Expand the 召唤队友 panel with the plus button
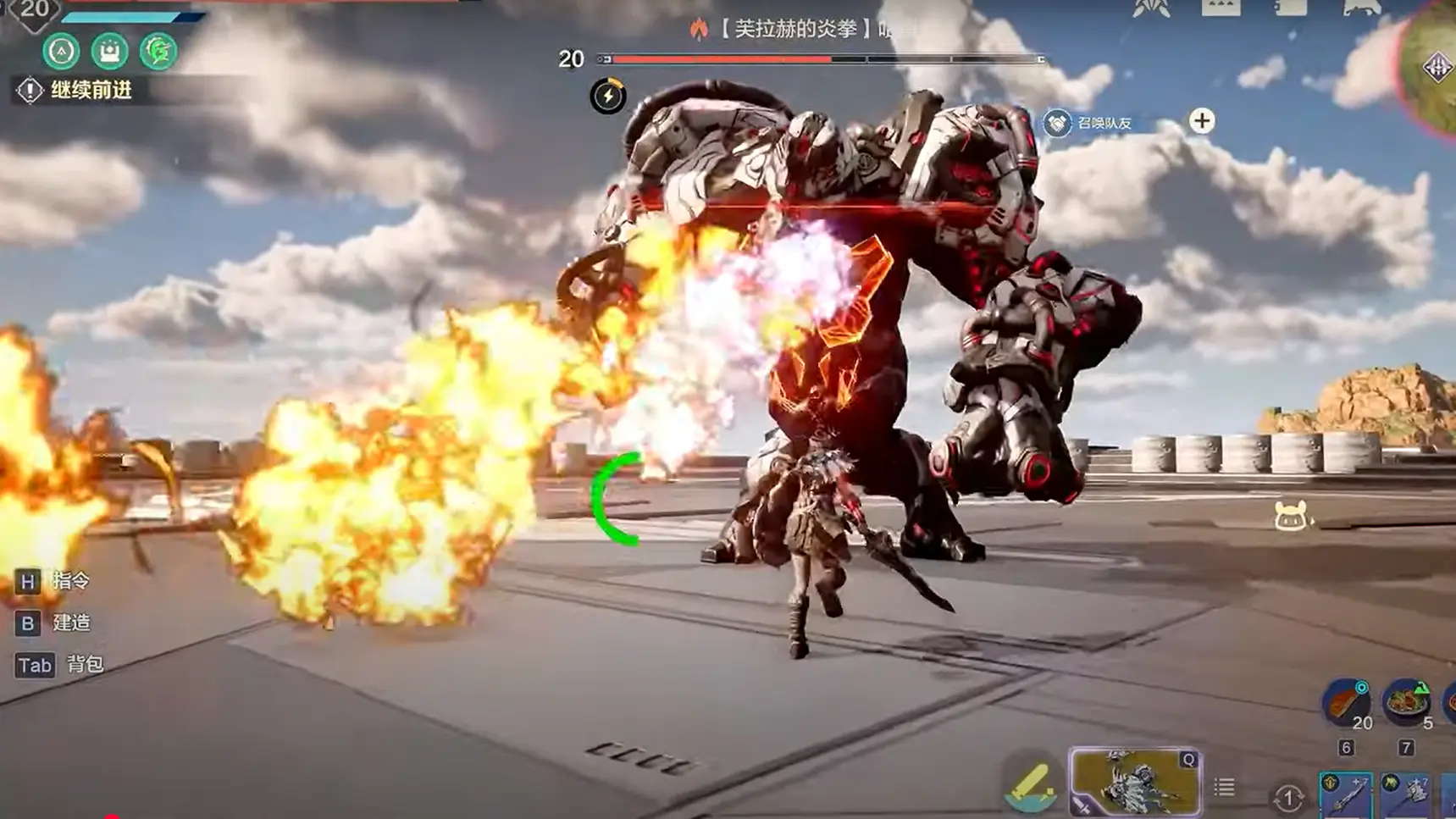The image size is (1456, 819). tap(1200, 120)
